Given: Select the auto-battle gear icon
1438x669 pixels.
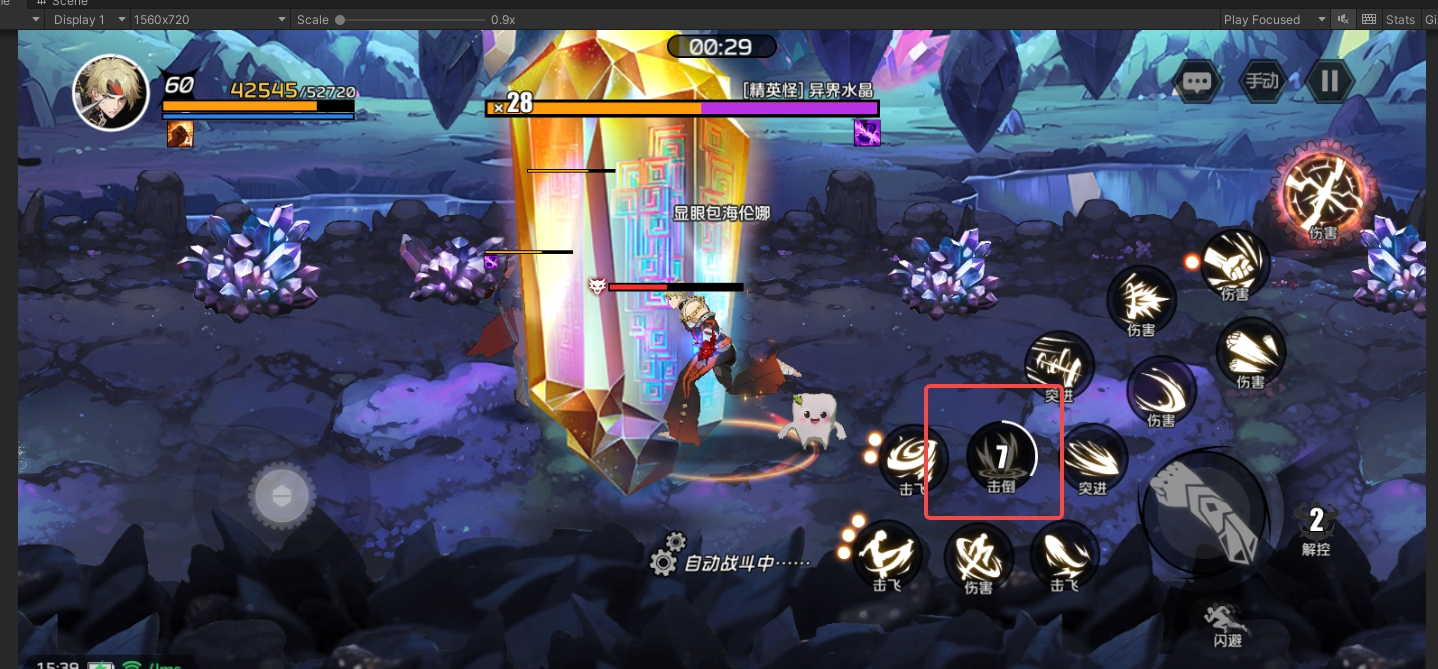Looking at the screenshot, I should point(663,561).
